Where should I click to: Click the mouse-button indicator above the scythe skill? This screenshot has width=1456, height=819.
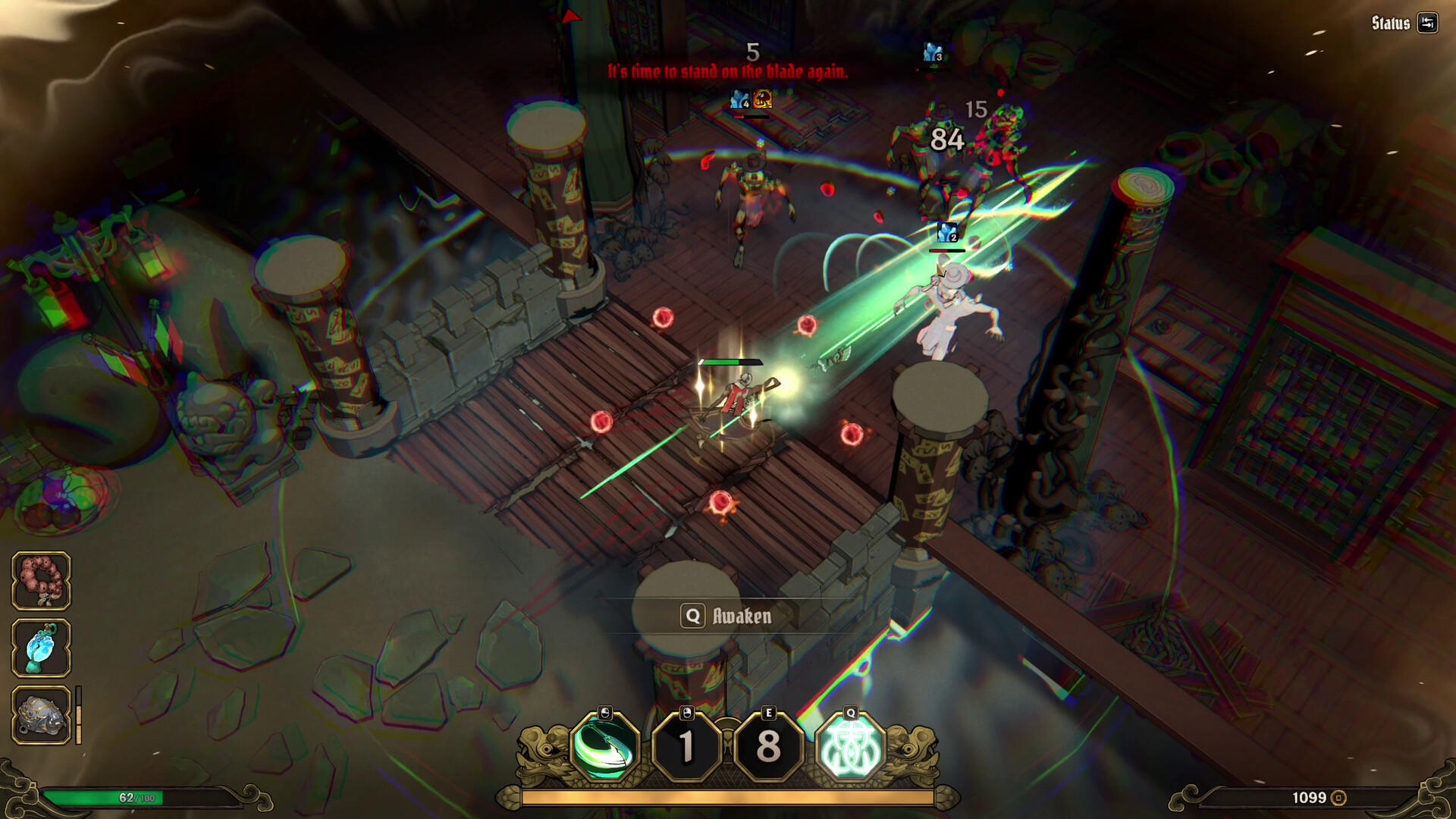click(604, 714)
